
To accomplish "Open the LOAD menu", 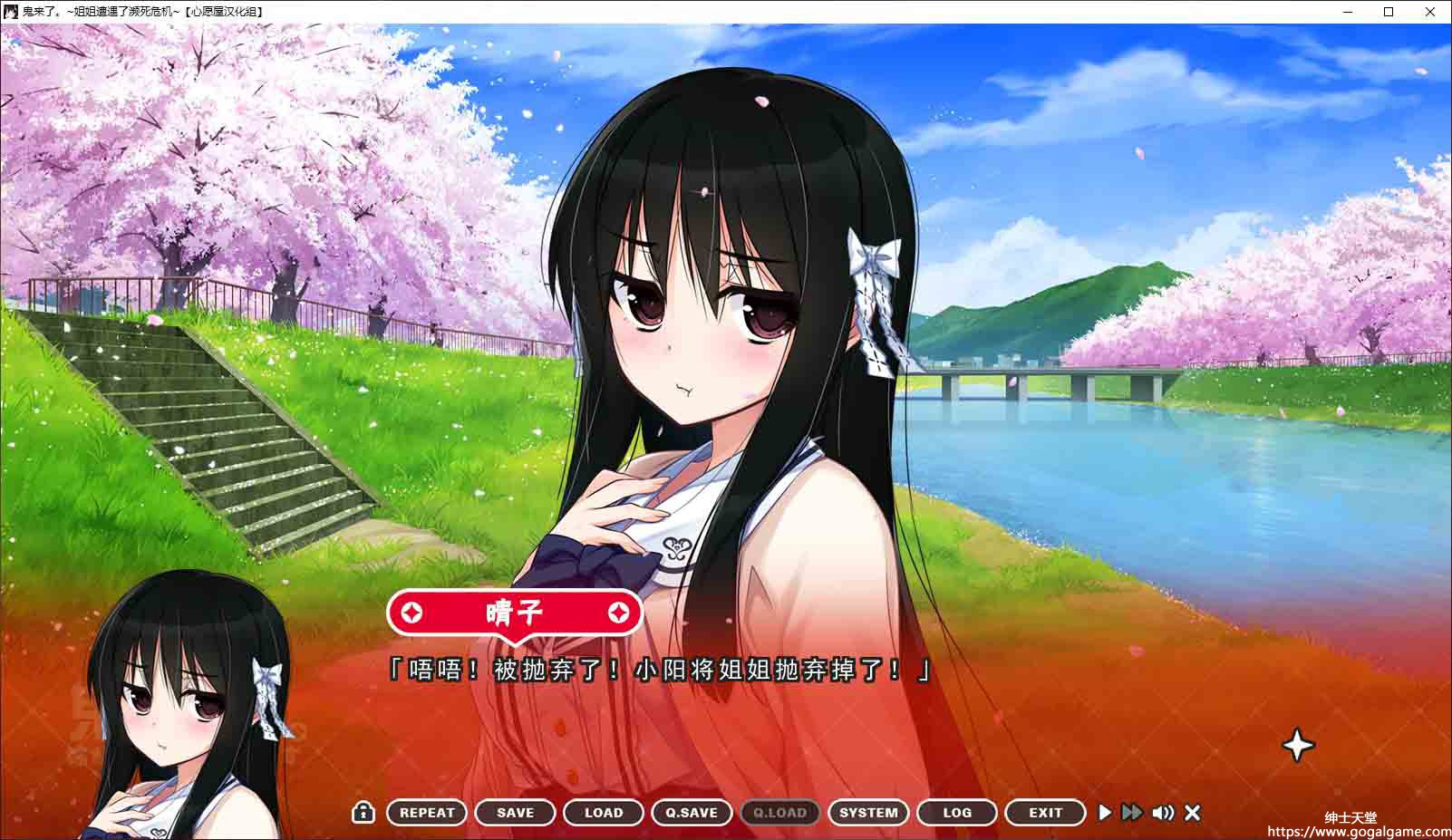I will [604, 813].
